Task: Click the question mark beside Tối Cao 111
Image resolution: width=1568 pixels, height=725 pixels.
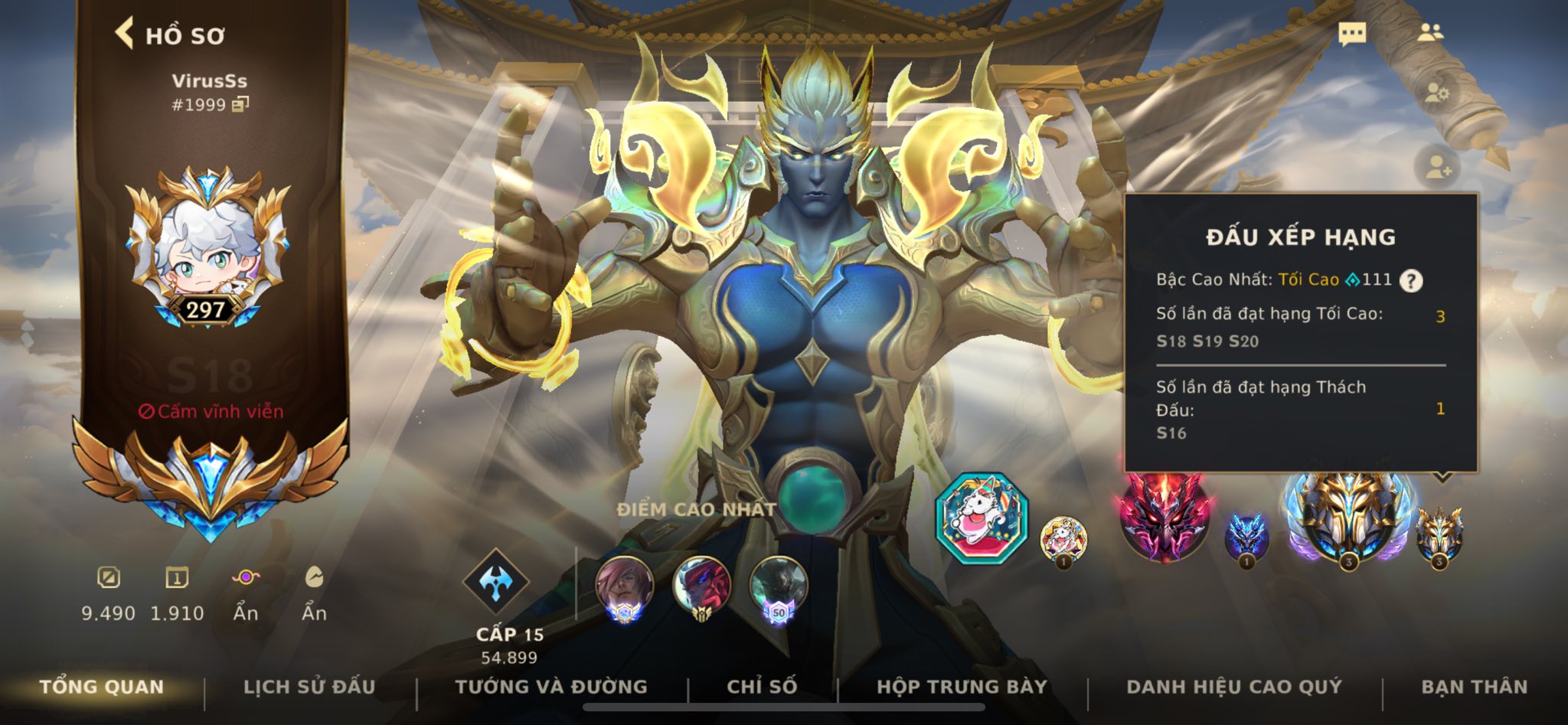Action: (x=1411, y=281)
